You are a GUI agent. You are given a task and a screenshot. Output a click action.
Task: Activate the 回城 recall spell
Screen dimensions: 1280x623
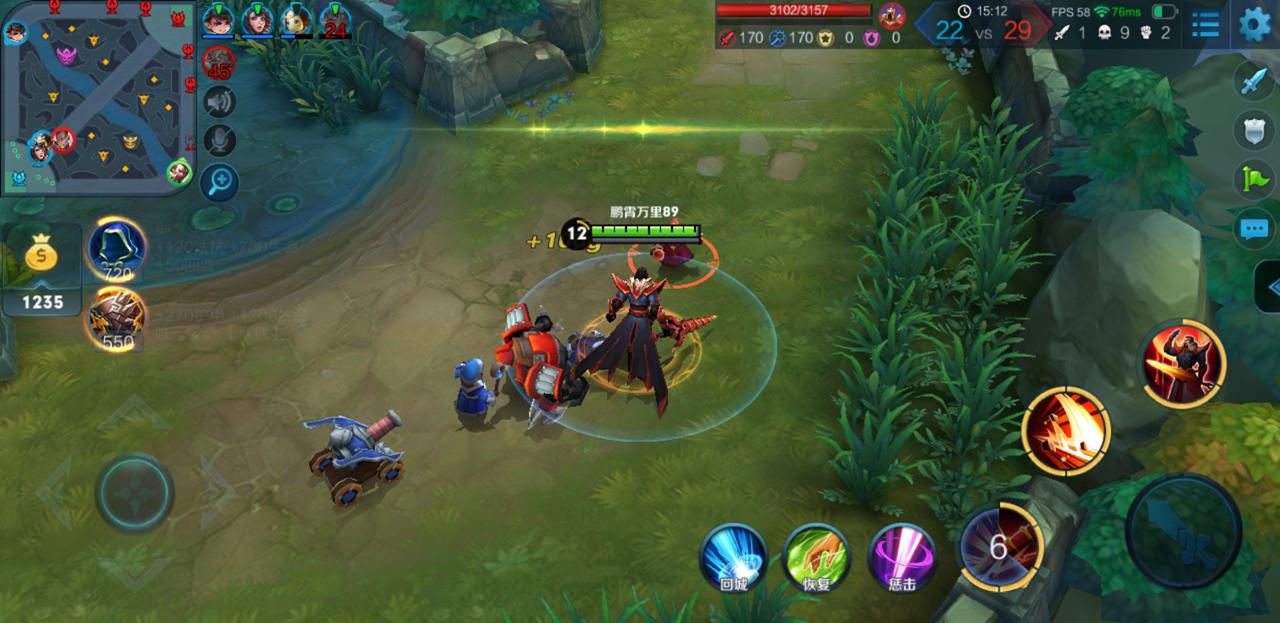tap(733, 557)
